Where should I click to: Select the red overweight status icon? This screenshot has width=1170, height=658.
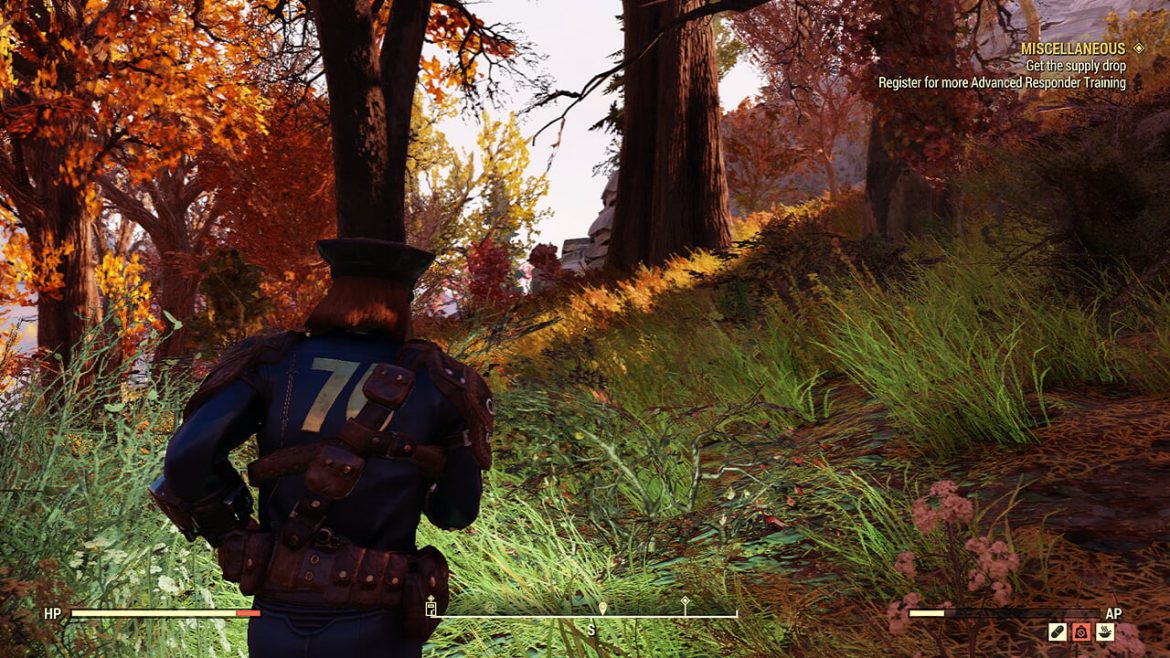coord(1081,632)
